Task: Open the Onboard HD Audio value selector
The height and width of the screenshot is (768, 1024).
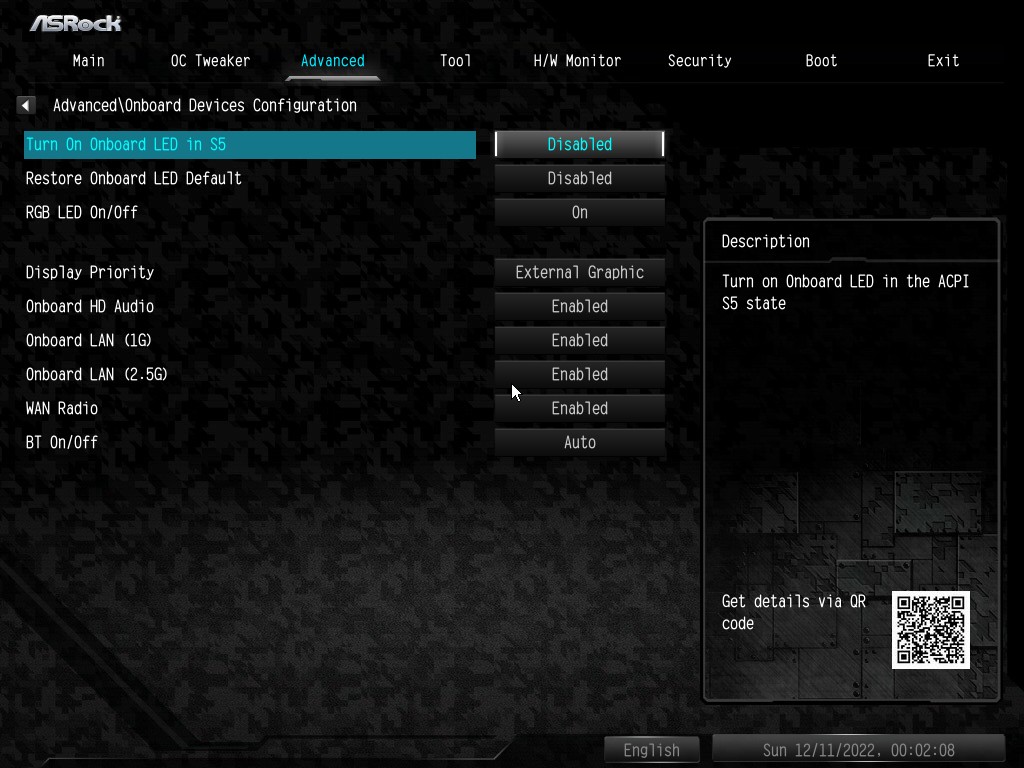Action: tap(580, 306)
